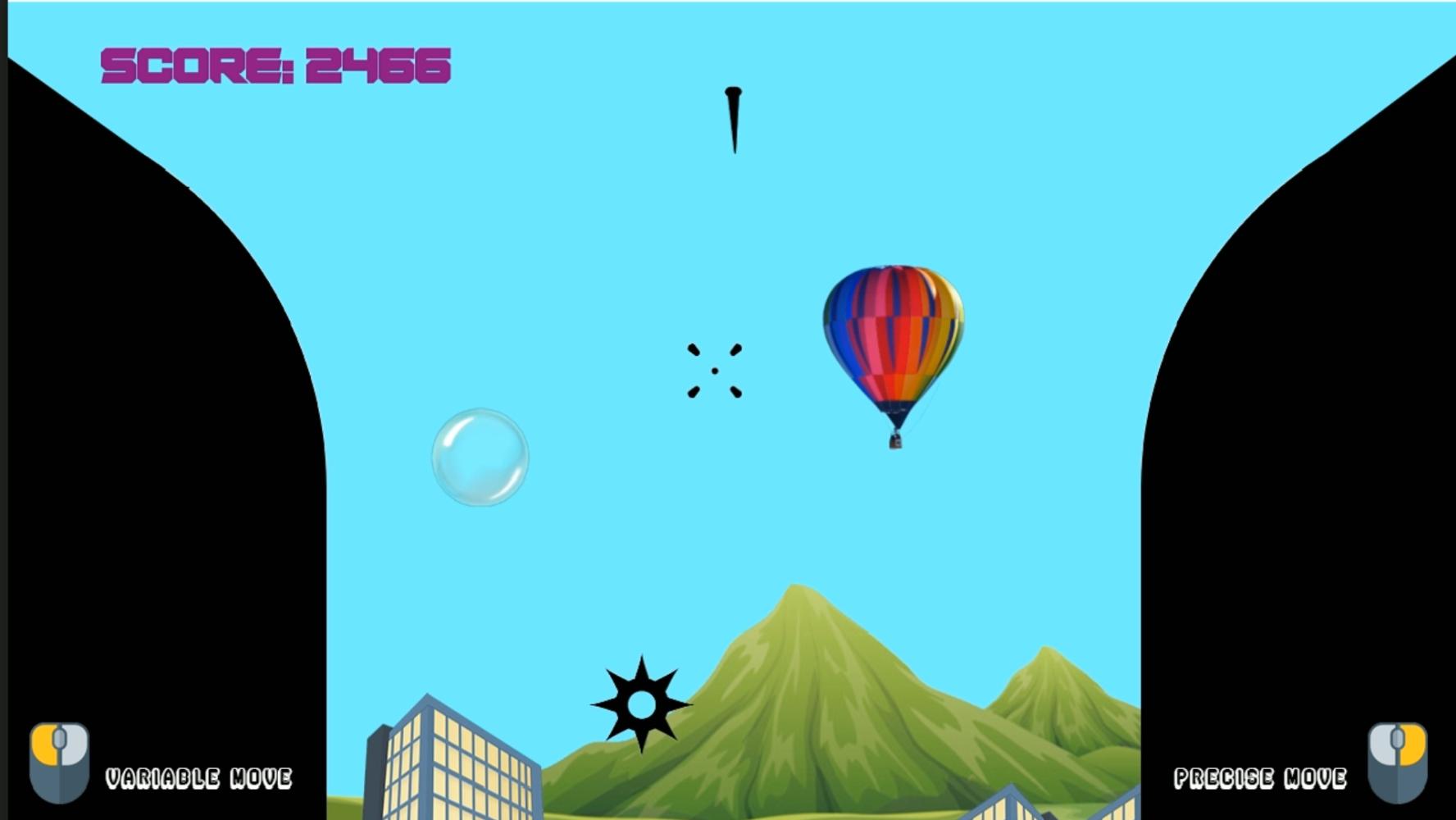The width and height of the screenshot is (1456, 820).
Task: Click the crosshair marker in the sky
Action: coord(715,371)
